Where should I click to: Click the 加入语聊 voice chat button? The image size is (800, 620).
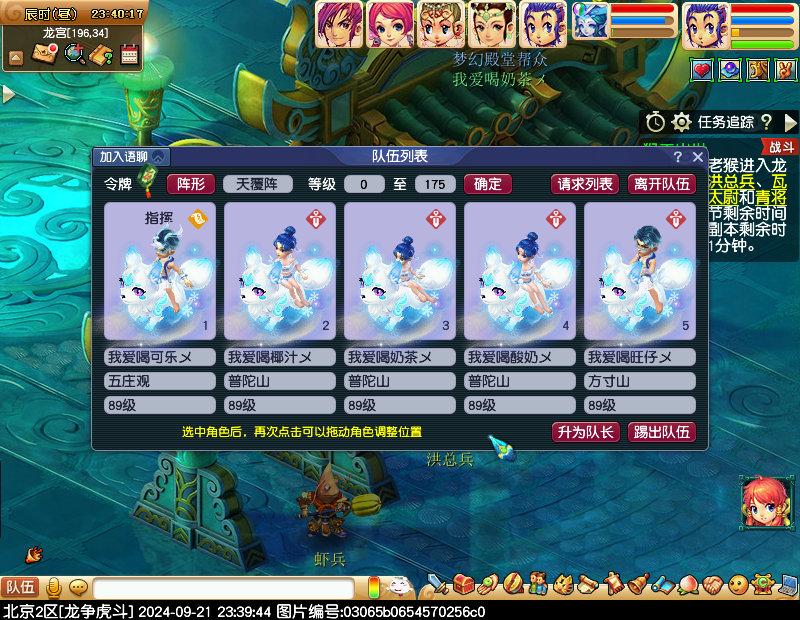[132, 157]
